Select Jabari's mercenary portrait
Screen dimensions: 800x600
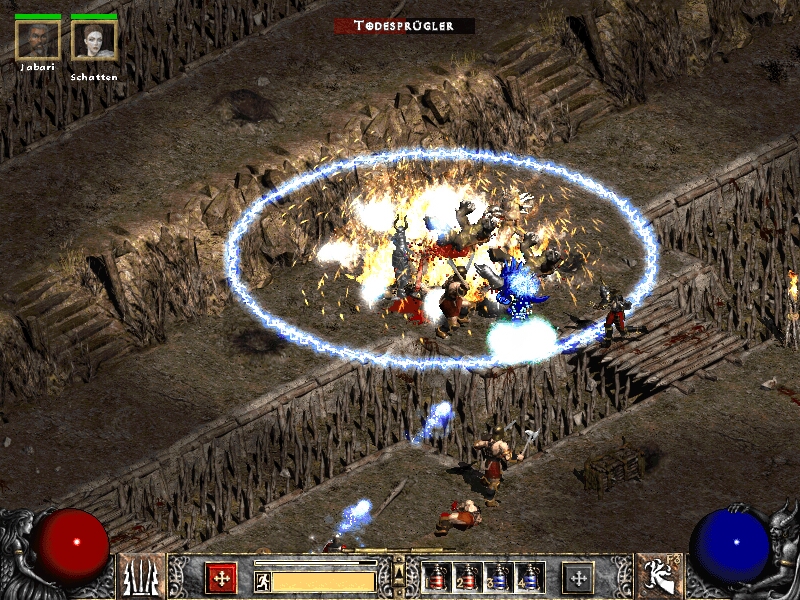click(37, 40)
